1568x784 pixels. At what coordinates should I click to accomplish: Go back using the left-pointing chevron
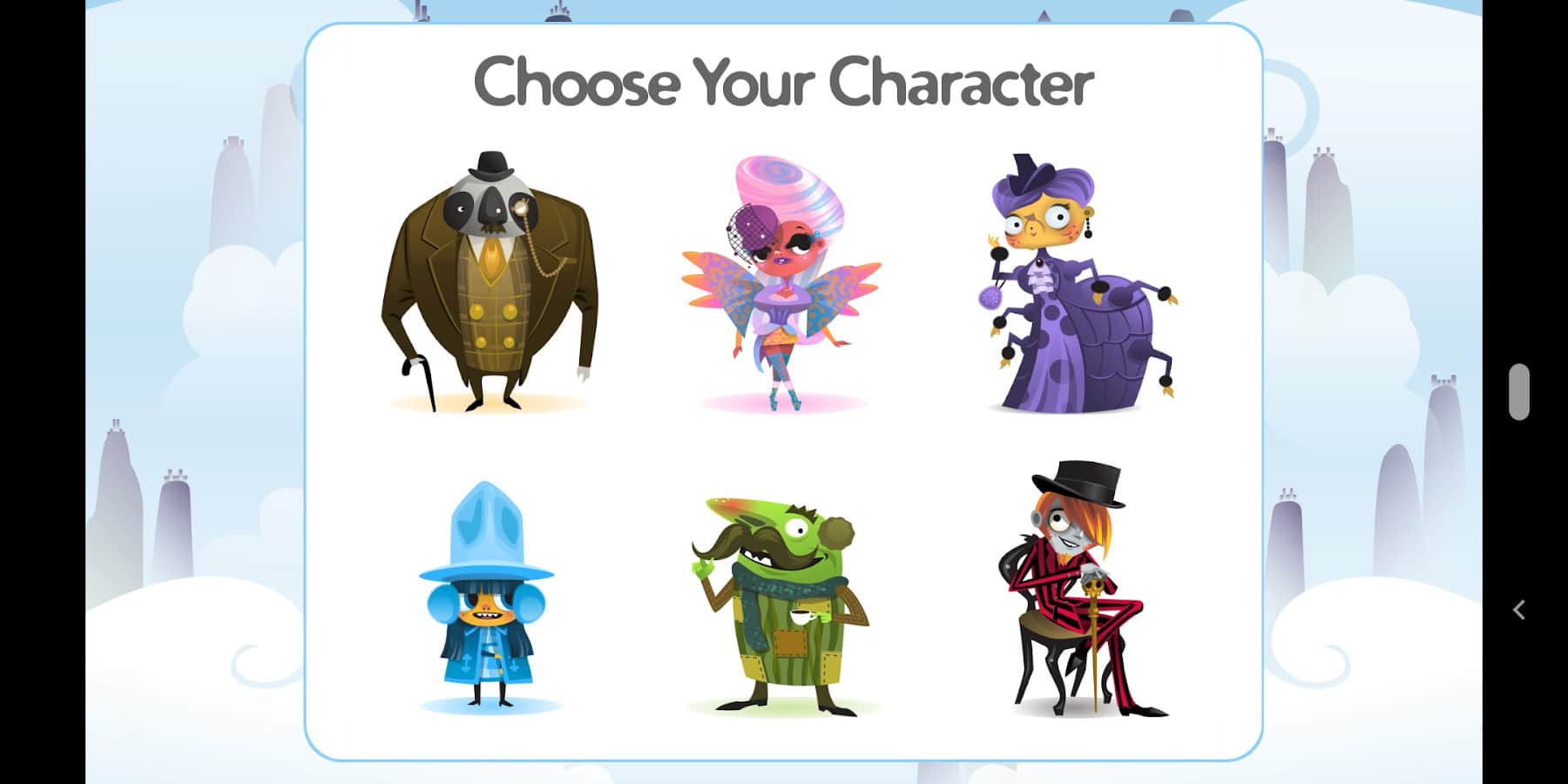1521,610
